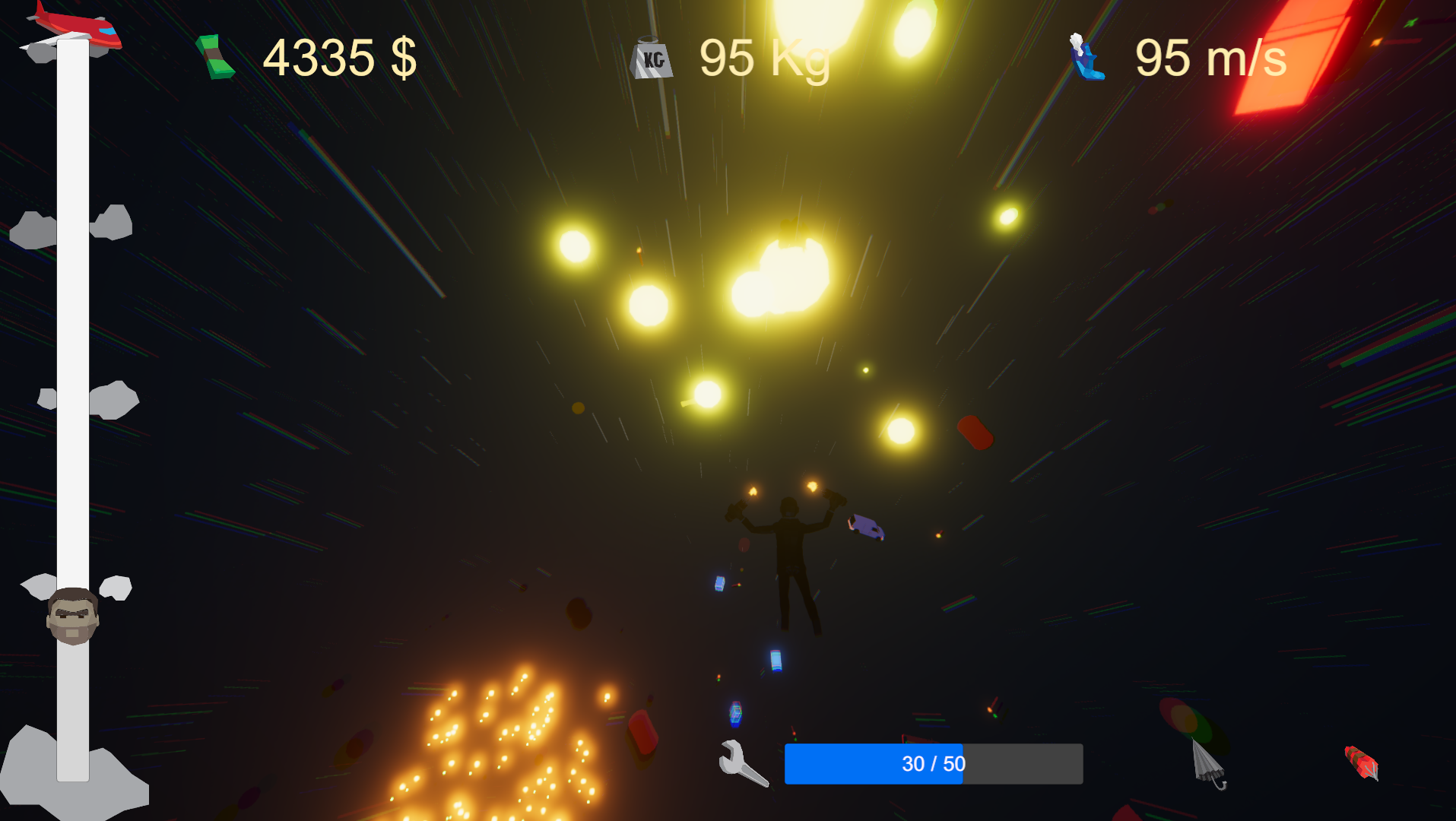Click the green cash money icon
This screenshot has height=821, width=1456.
215,57
